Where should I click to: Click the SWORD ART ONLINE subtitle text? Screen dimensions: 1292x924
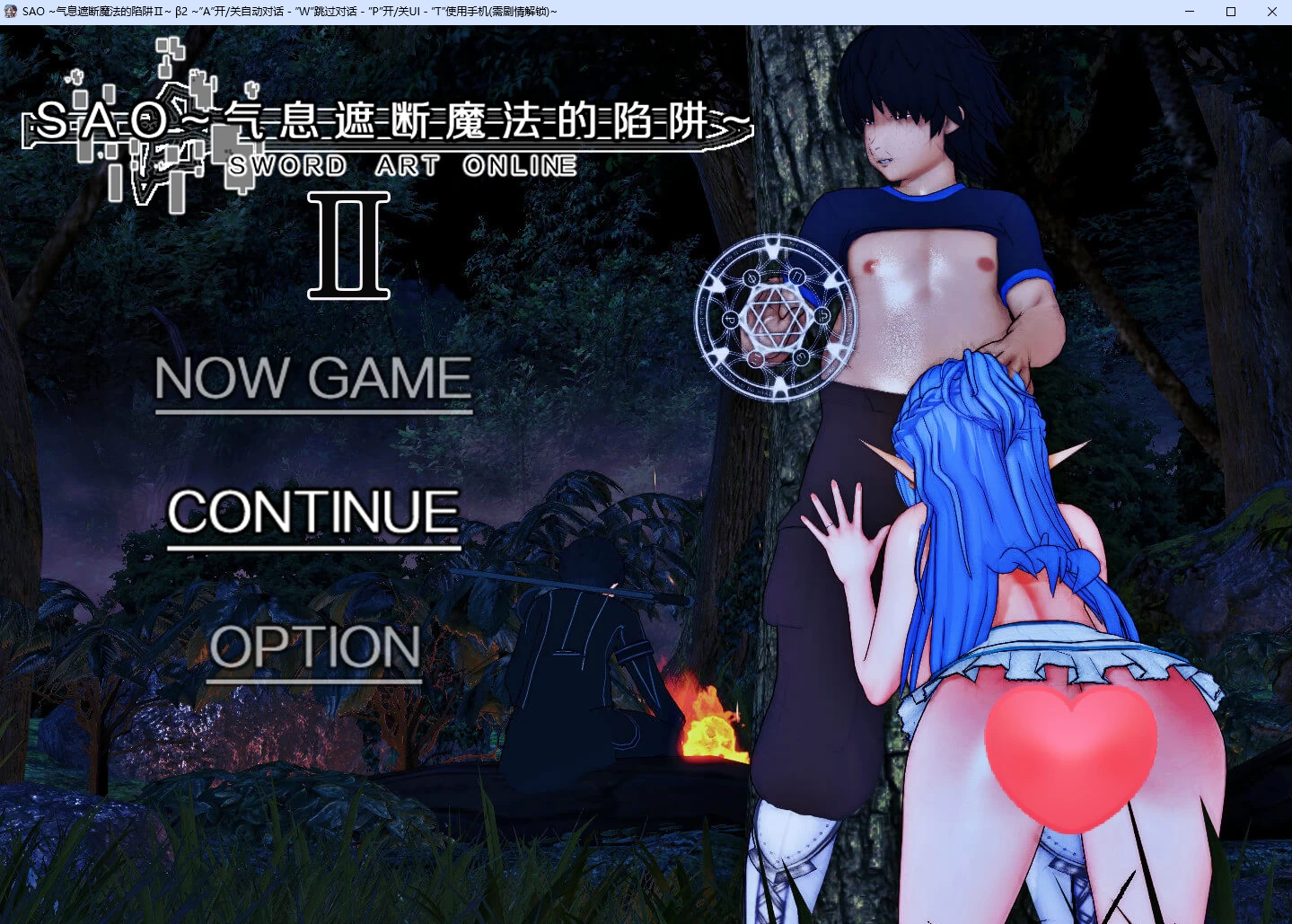[403, 165]
